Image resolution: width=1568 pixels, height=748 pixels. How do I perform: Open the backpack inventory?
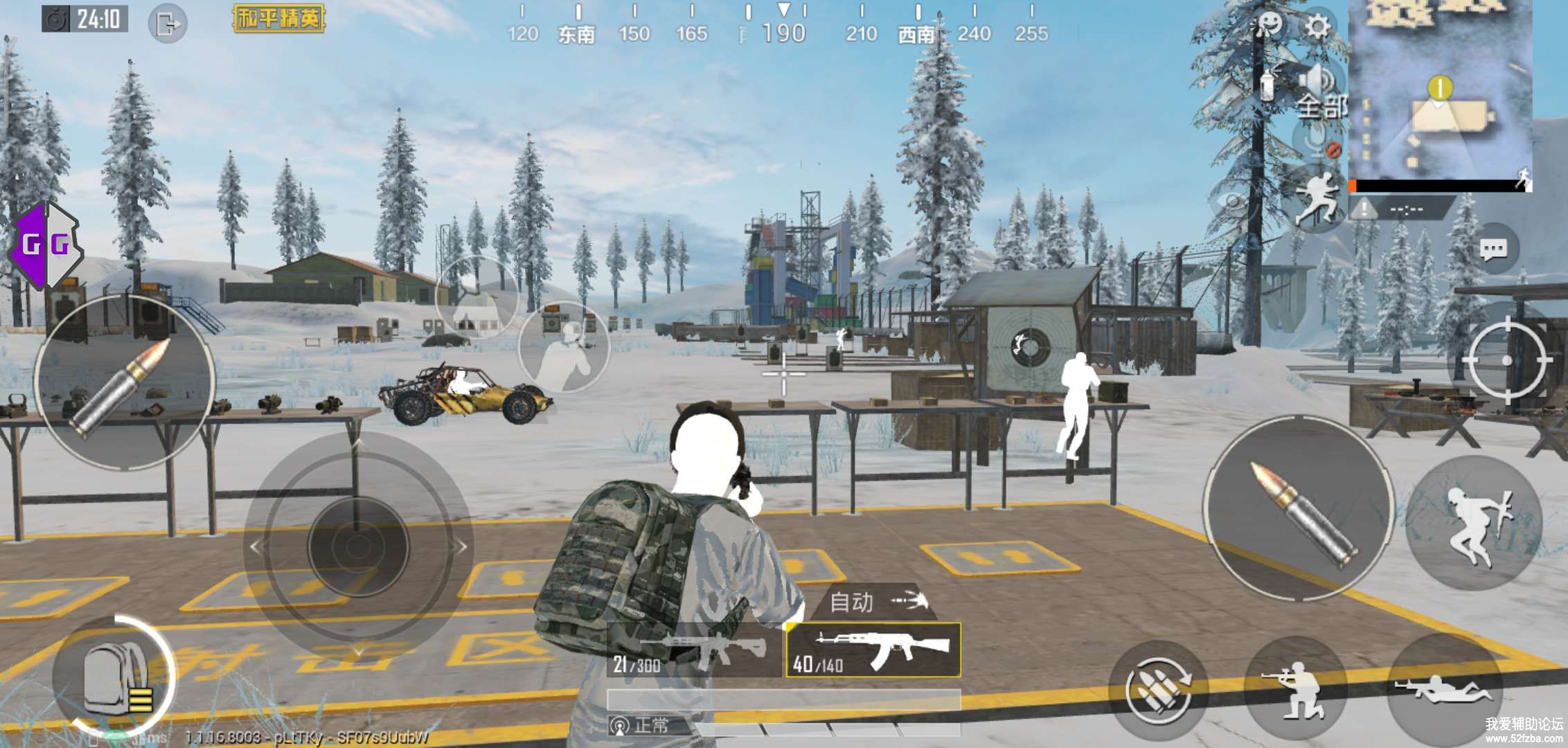pos(114,677)
